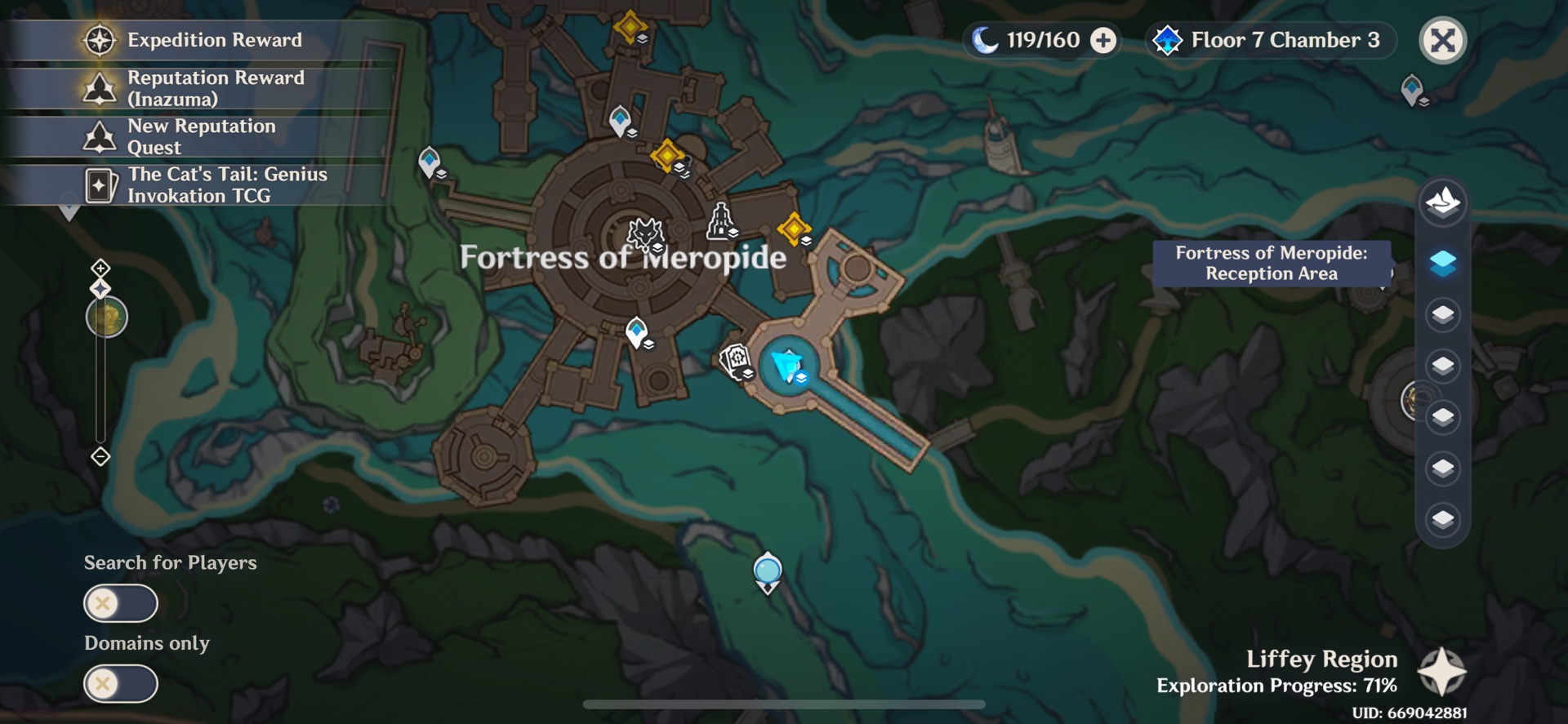Open the Reputation Reward (Inazuma) panel
1568x724 pixels.
98,87
